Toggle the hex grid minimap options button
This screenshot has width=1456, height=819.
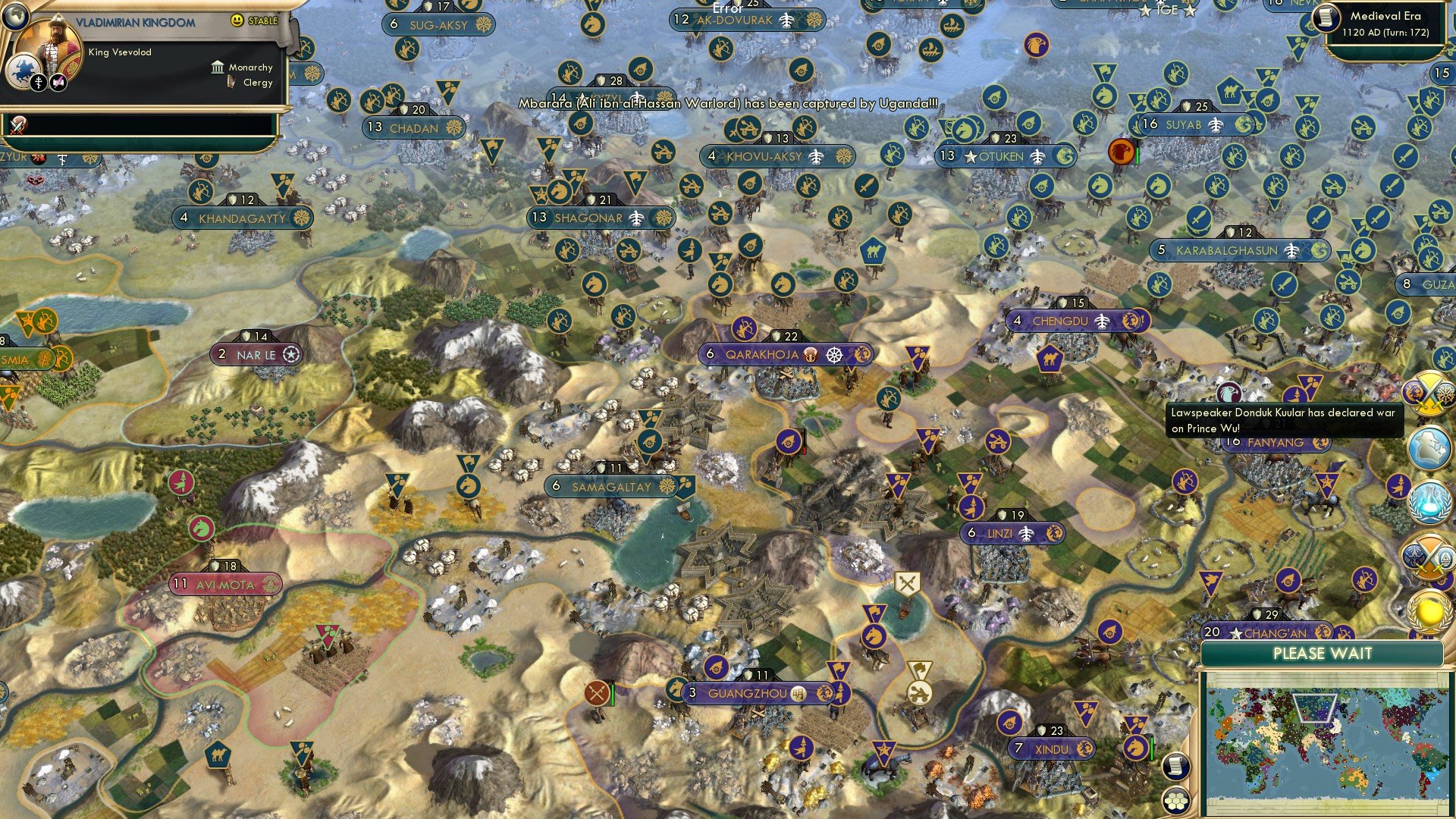(1175, 801)
